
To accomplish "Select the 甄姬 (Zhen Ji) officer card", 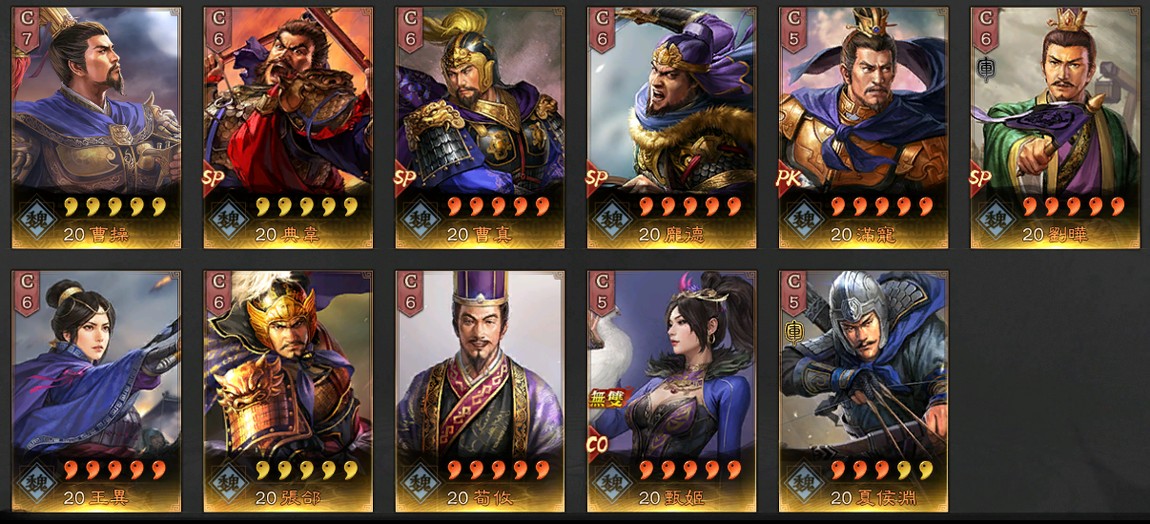I will 672,391.
